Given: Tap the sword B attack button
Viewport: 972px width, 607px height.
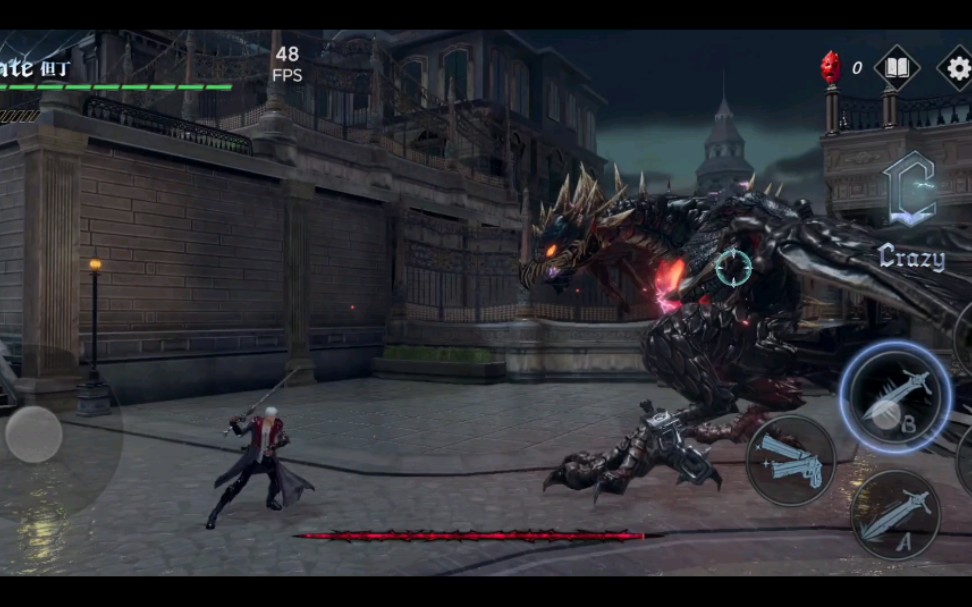Looking at the screenshot, I should [895, 397].
